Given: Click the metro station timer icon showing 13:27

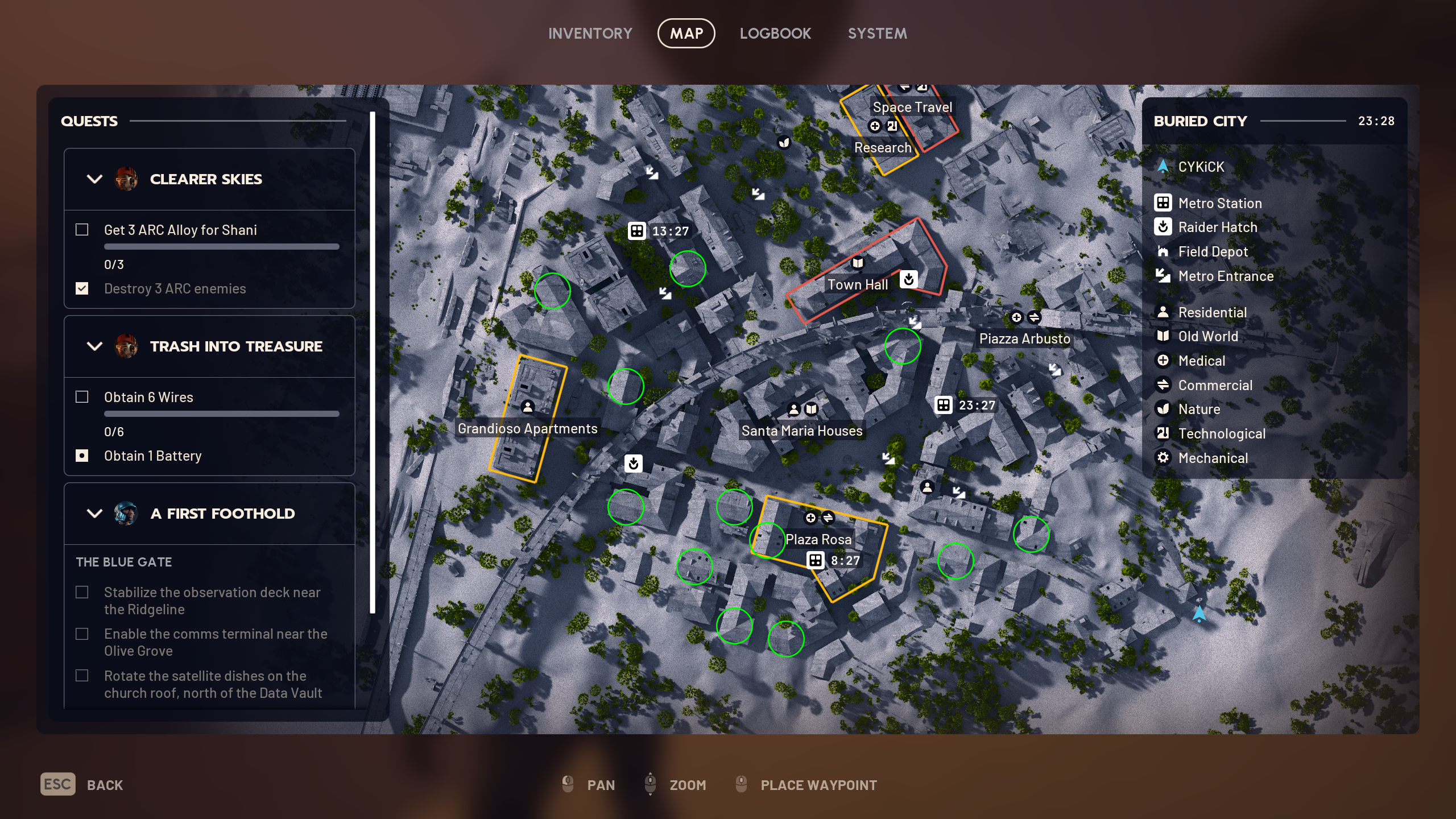Looking at the screenshot, I should (x=638, y=231).
